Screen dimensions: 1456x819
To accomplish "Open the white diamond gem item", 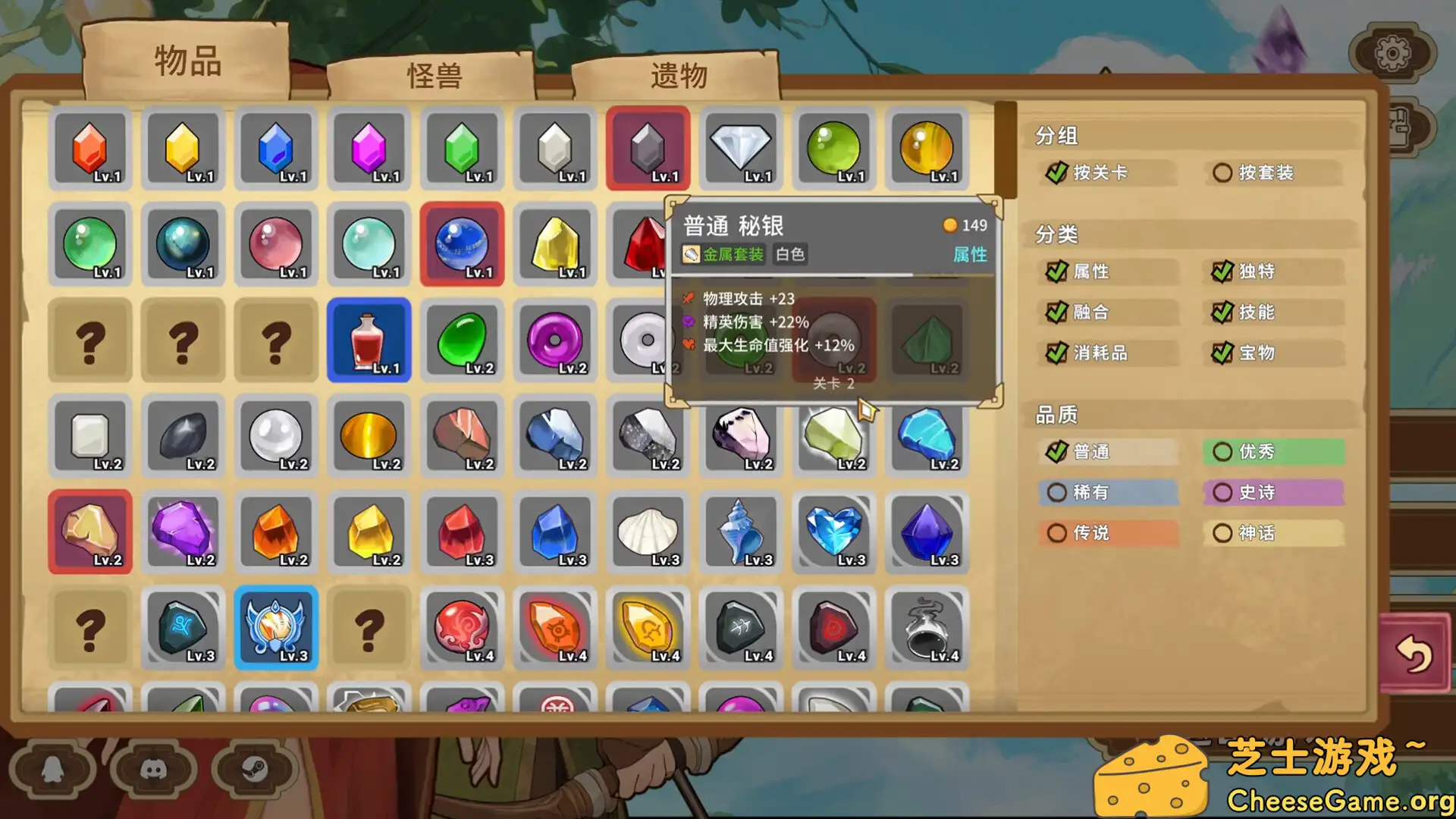I will [741, 149].
